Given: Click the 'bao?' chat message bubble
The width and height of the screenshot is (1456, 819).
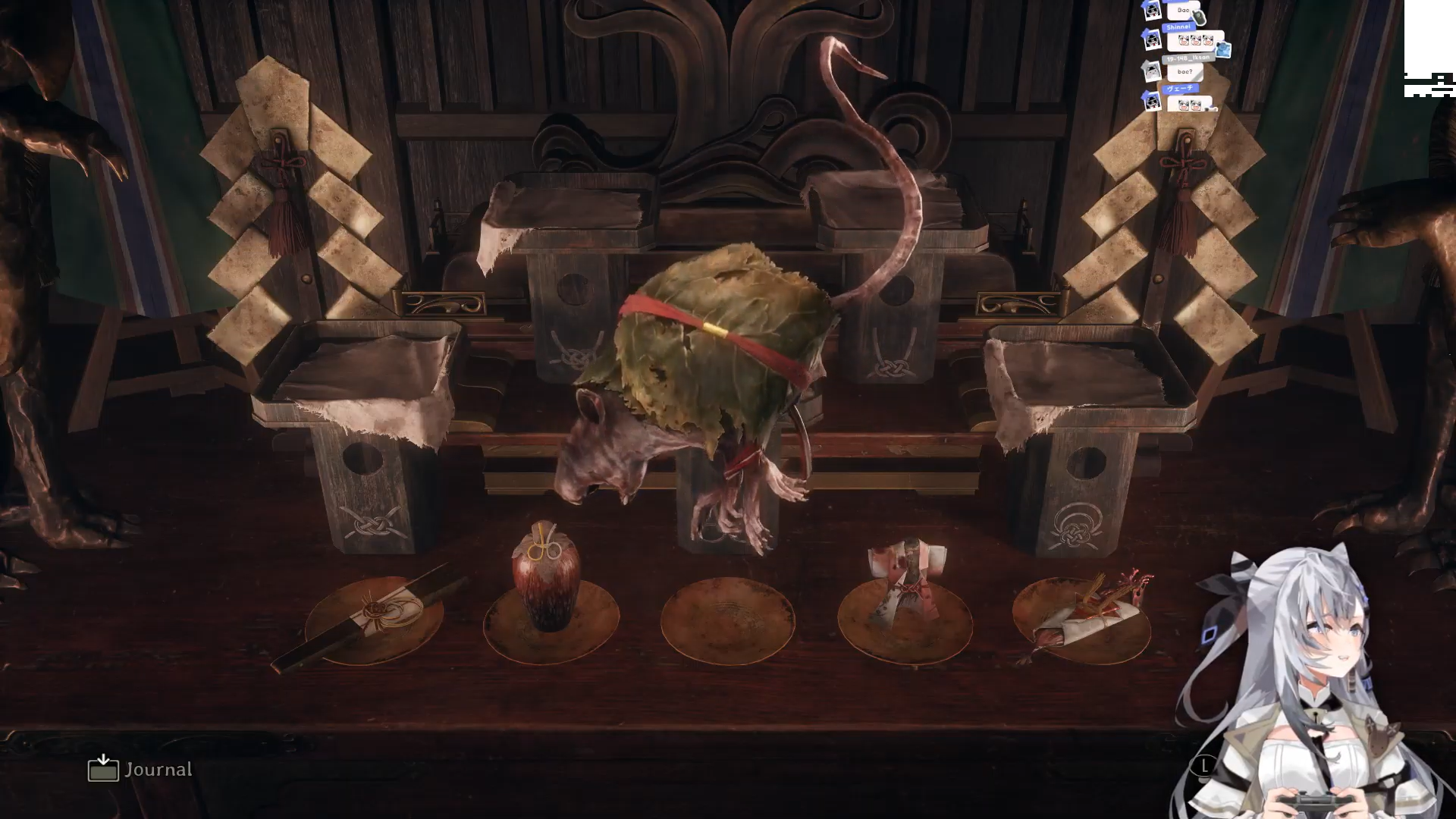Looking at the screenshot, I should 1185,73.
